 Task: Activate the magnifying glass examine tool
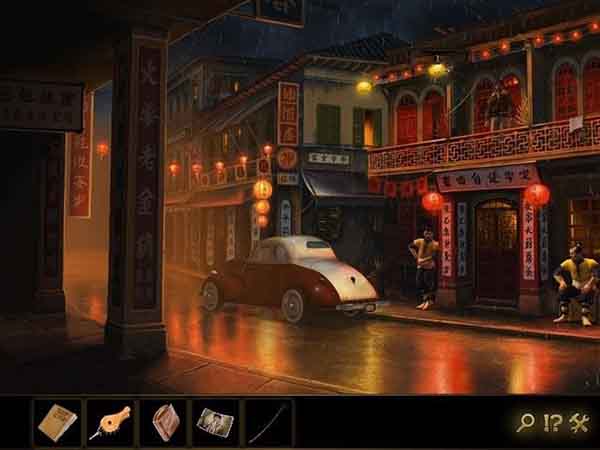pos(525,423)
